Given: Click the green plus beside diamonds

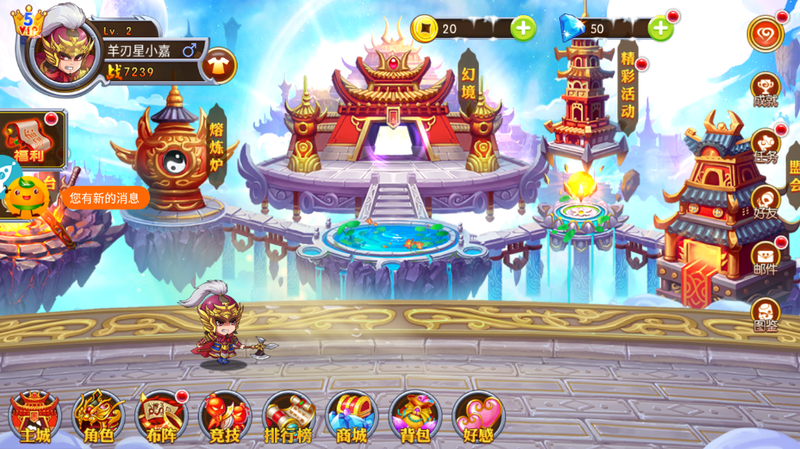Looking at the screenshot, I should point(661,28).
